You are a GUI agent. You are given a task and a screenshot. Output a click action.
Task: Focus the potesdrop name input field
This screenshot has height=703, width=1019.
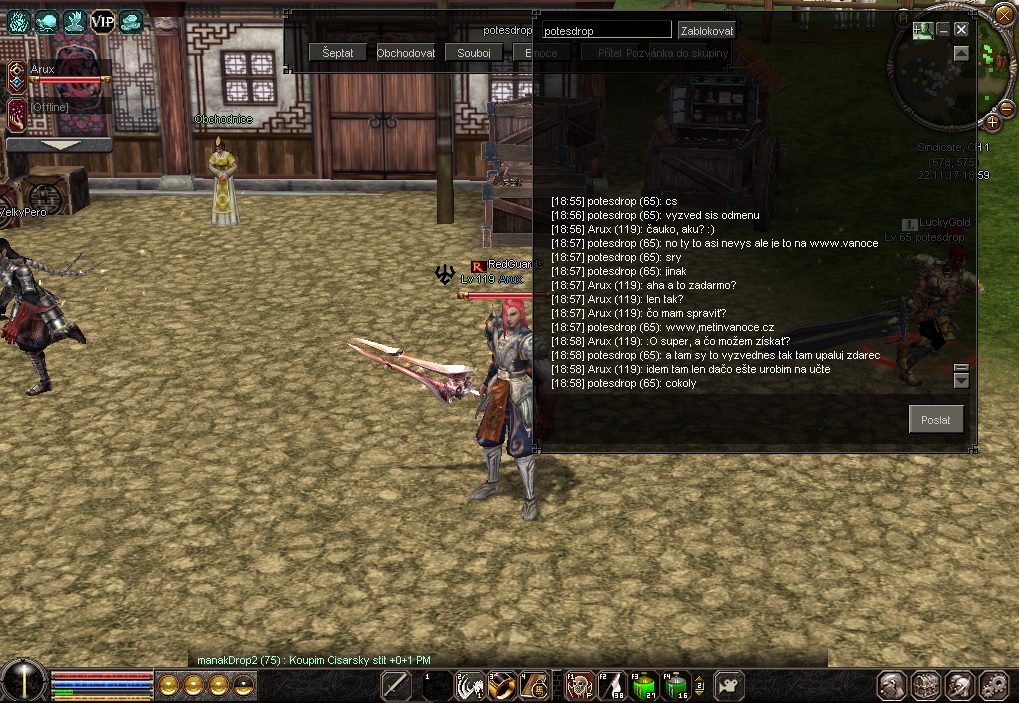(606, 31)
